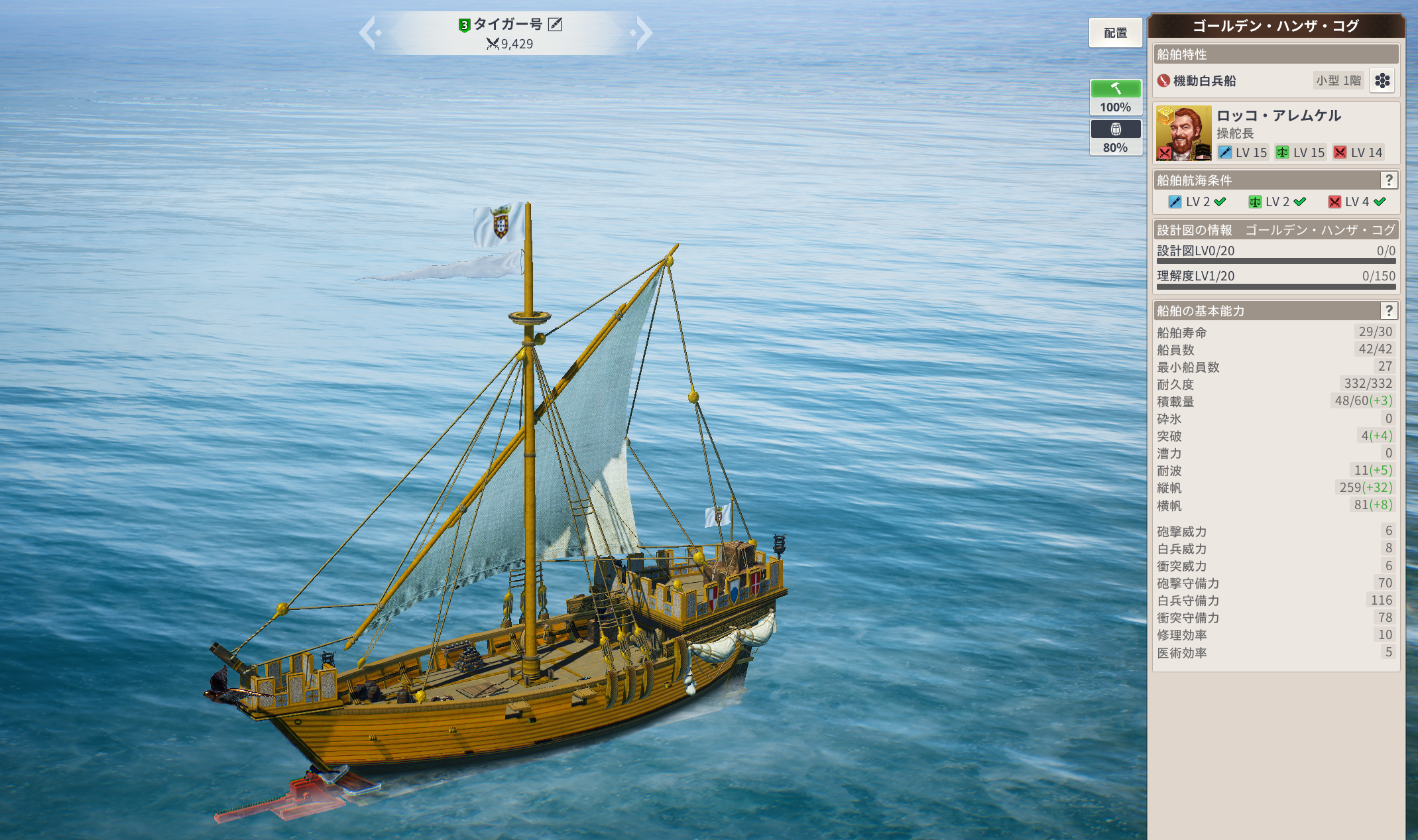1418x840 pixels.
Task: Show help for 船舶の基本能力
Action: [1389, 311]
